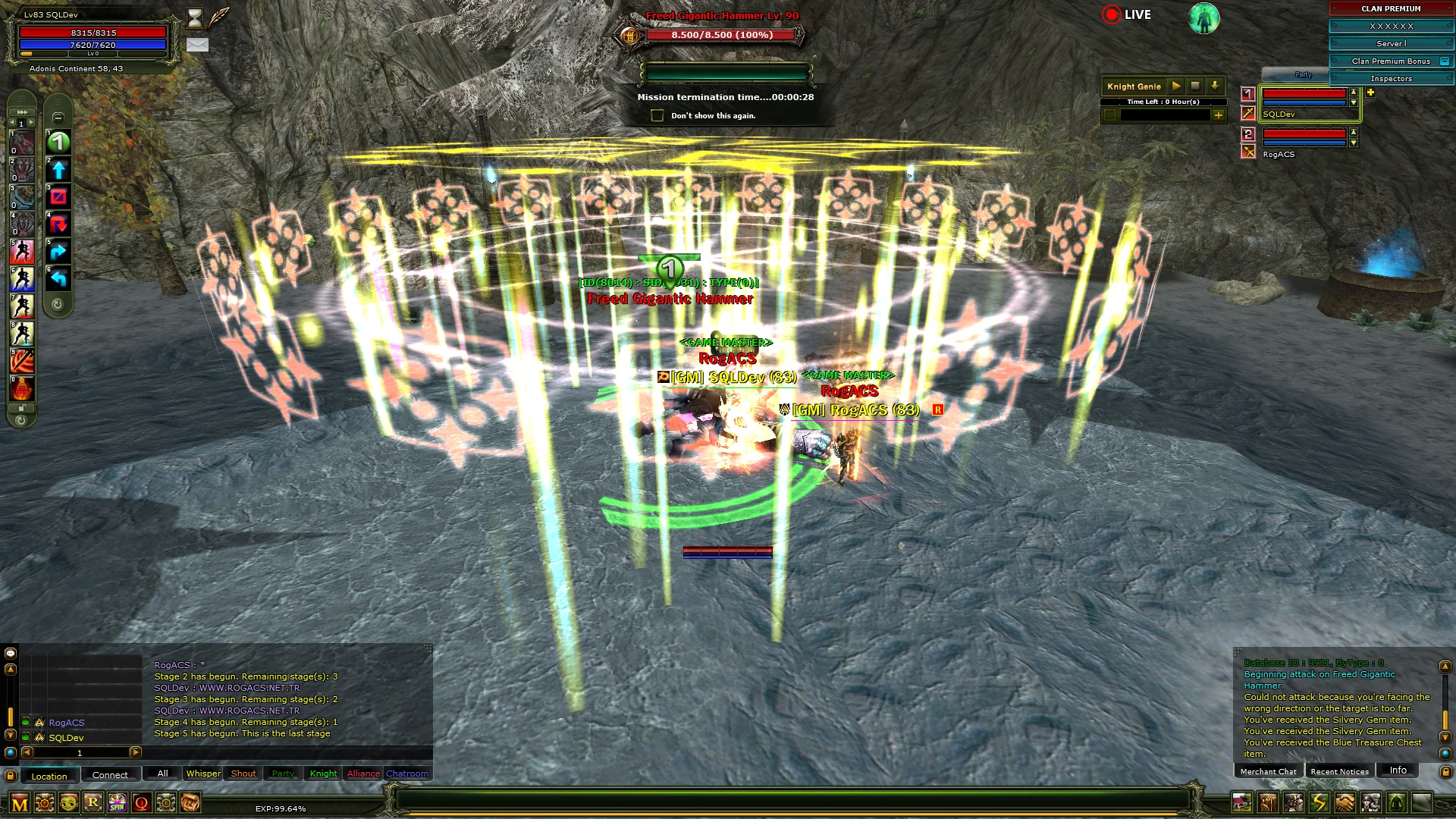Tick the "Don't show this again" checkbox
Screen dimensions: 1456x819
click(x=657, y=115)
